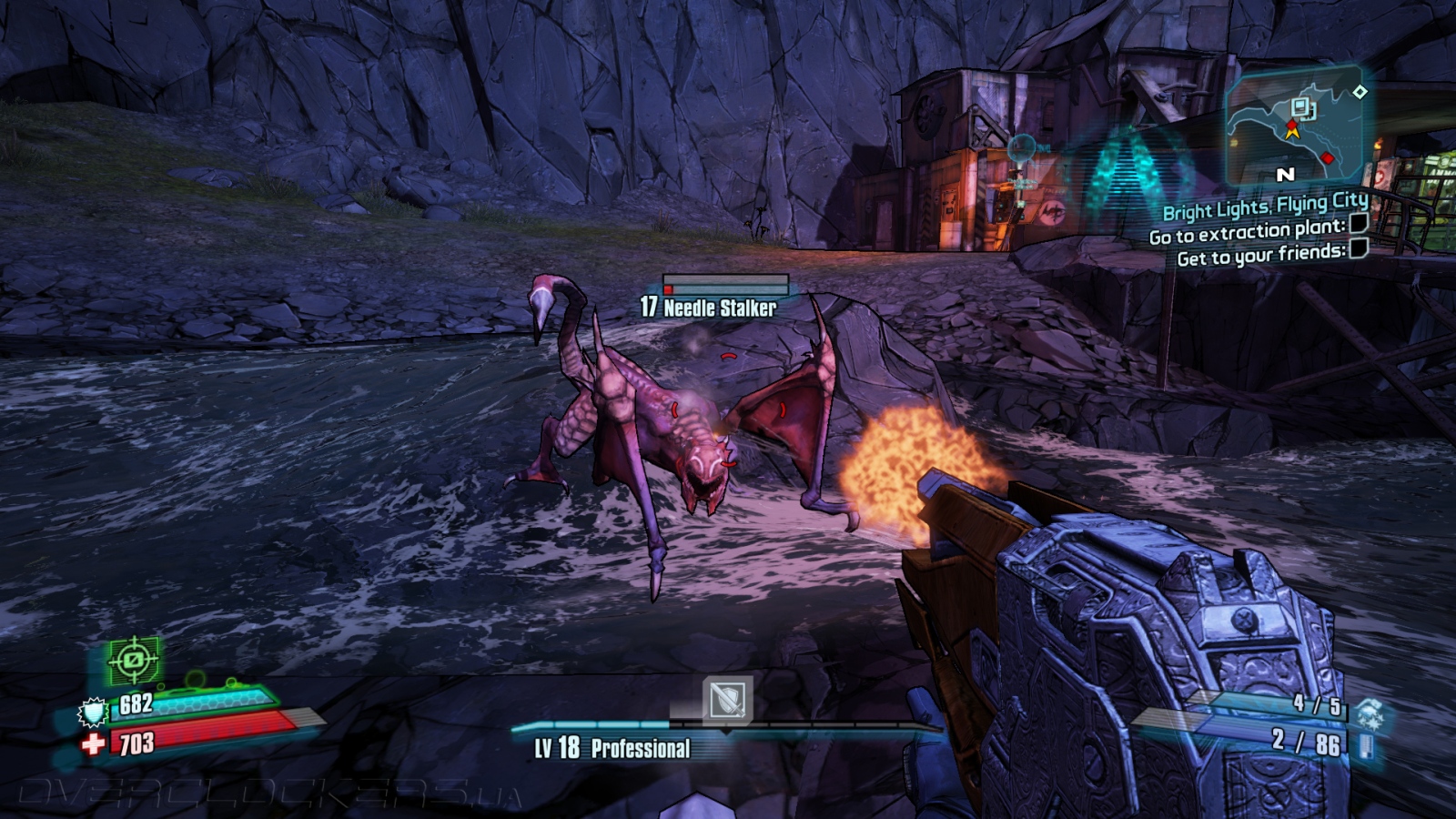Select the Bright Lights, Flying City quest tracker
This screenshot has height=819, width=1456.
pos(1265,207)
